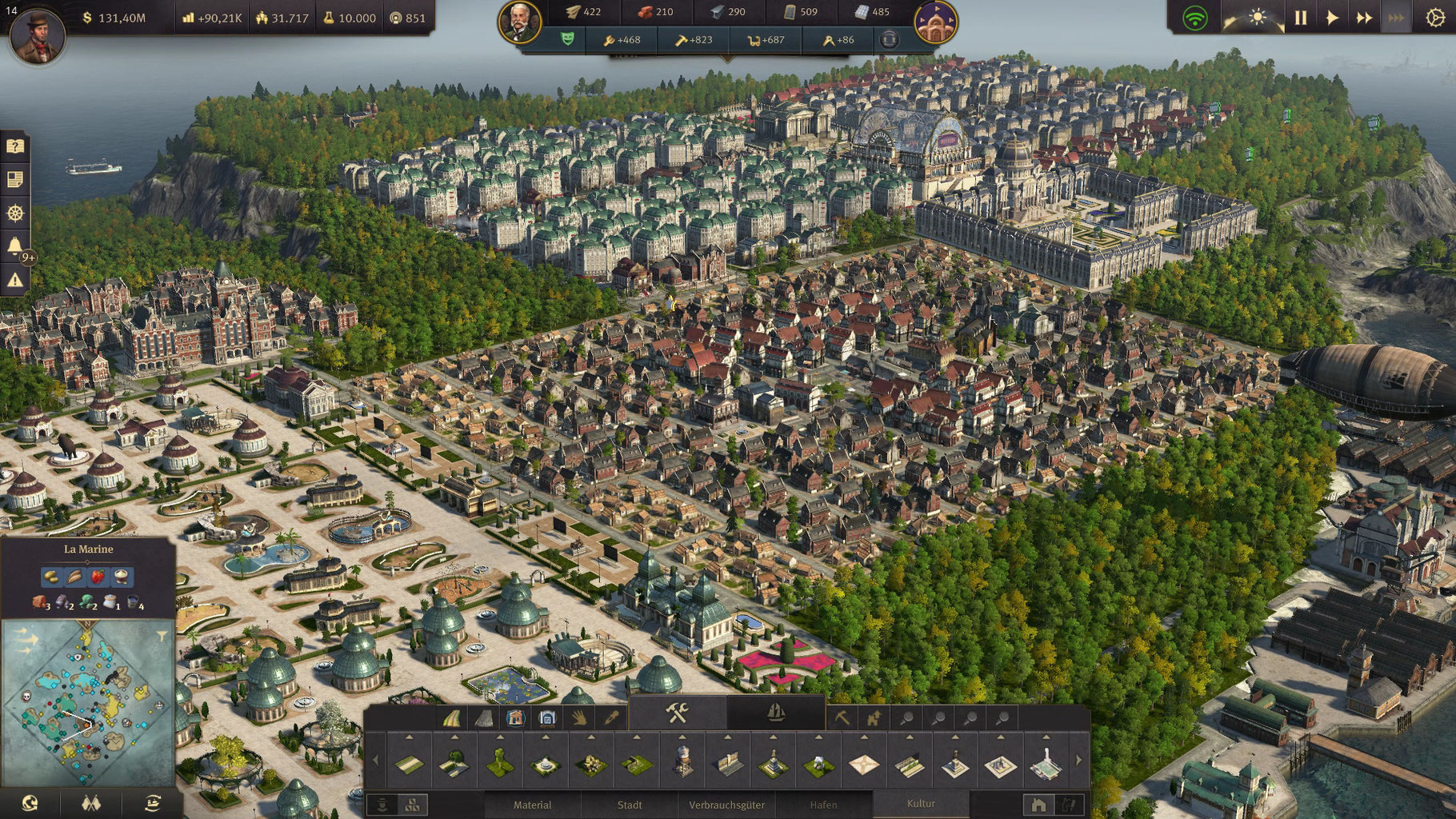Image resolution: width=1456 pixels, height=819 pixels.
Task: Switch to the Material build tab
Action: click(532, 805)
